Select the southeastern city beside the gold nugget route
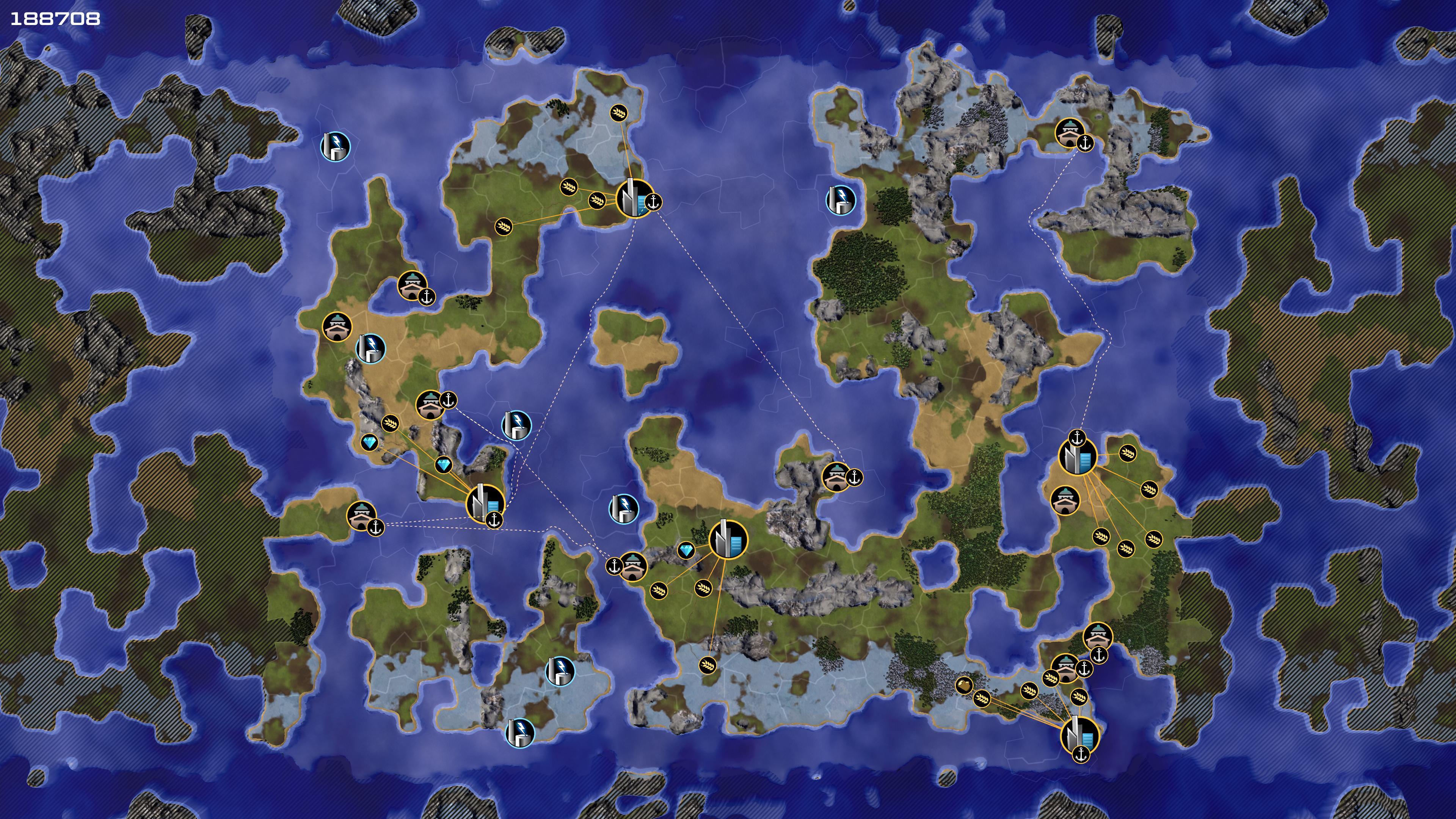The height and width of the screenshot is (819, 1456). coord(1079,735)
